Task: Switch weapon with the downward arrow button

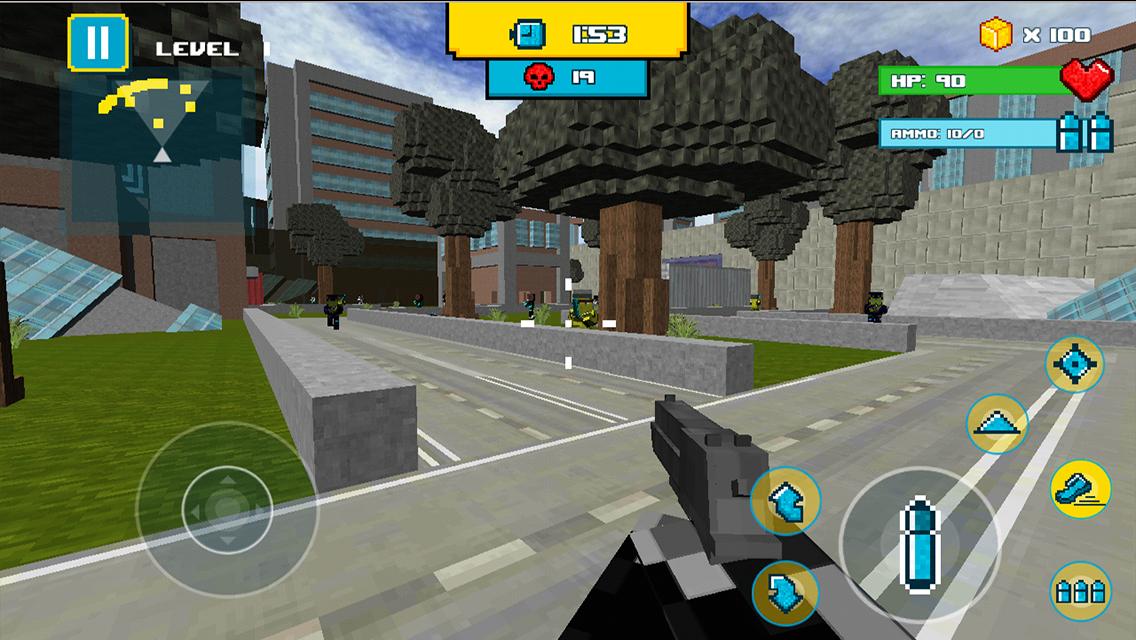Action: tap(786, 593)
